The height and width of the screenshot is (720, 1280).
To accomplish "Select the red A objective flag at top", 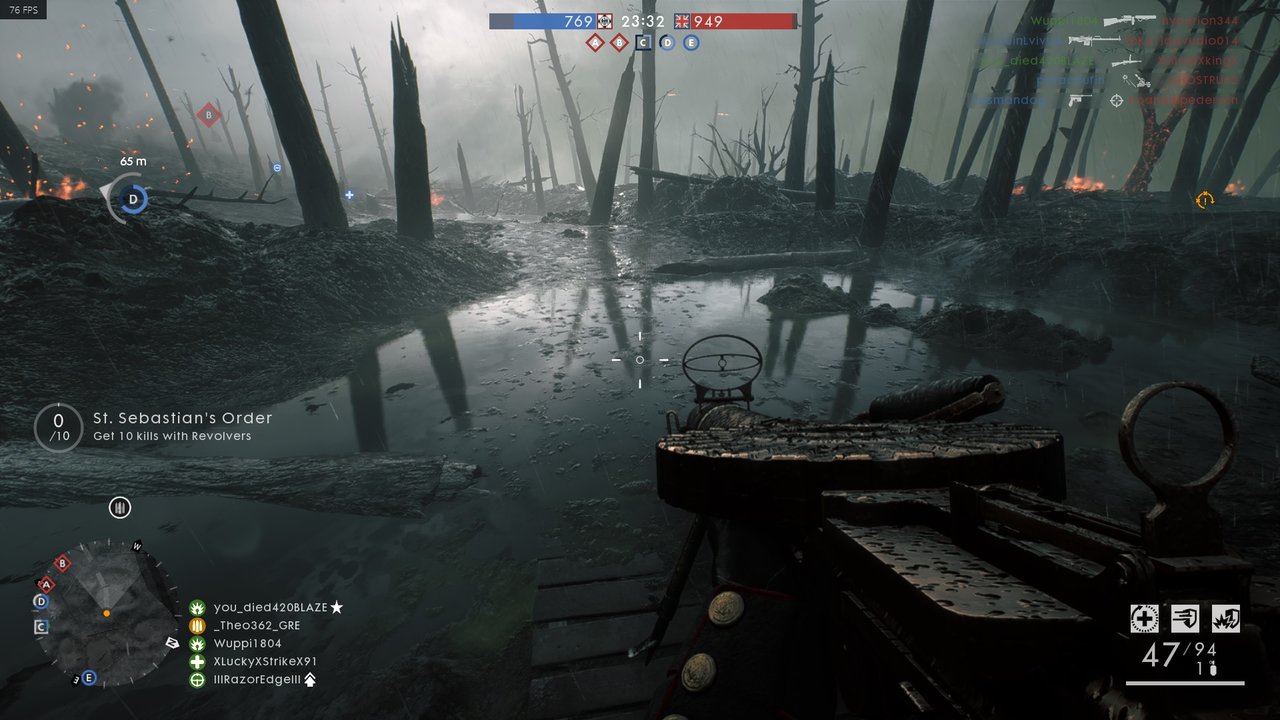I will click(595, 42).
